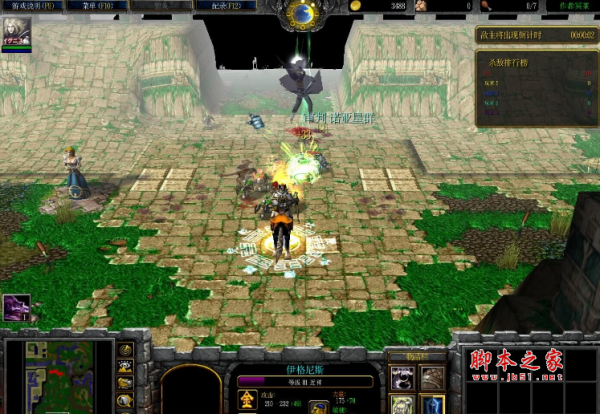
Task: Toggle minimap terrain display button
Action: [126, 367]
